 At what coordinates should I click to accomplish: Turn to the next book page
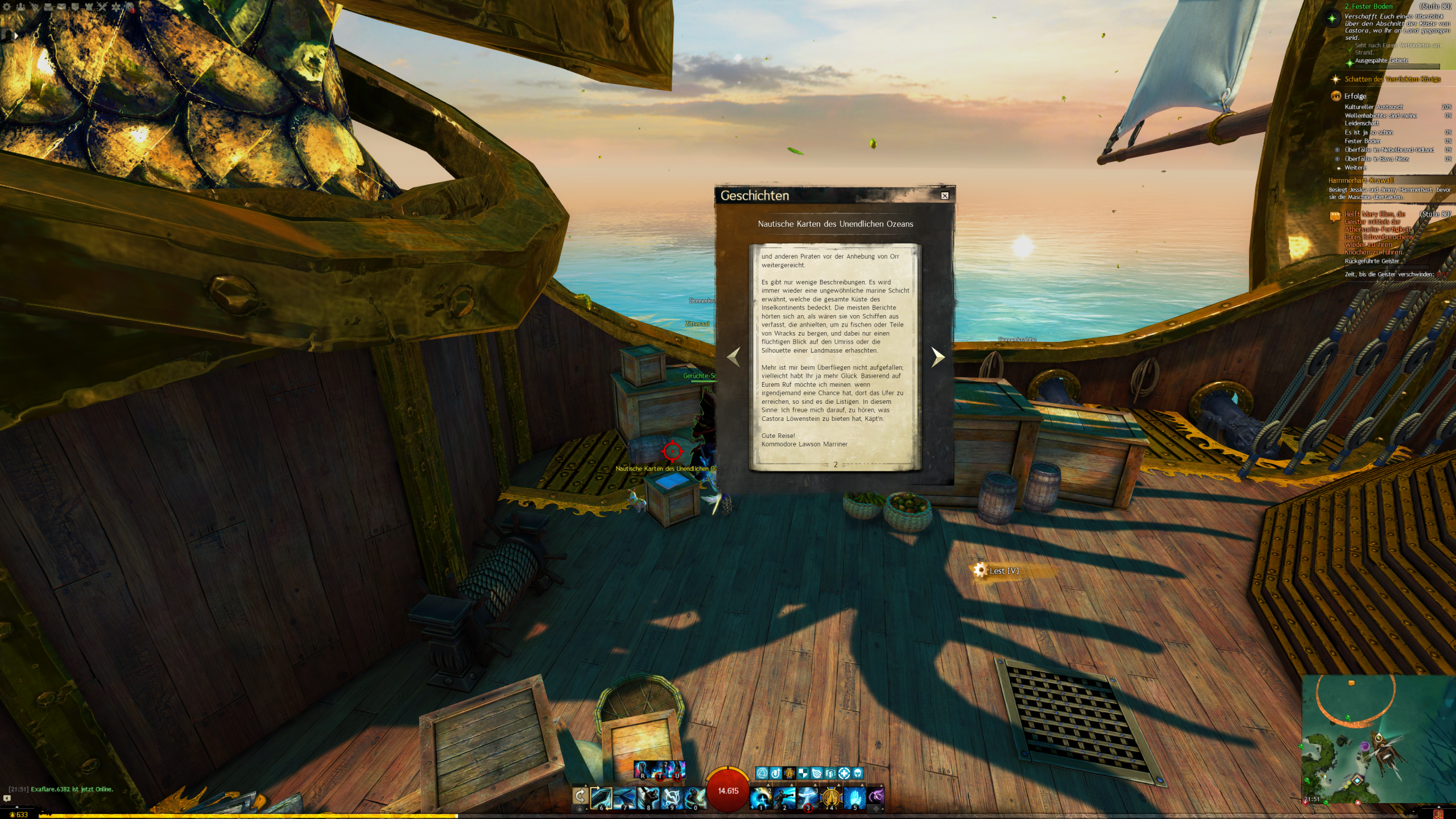pos(938,357)
